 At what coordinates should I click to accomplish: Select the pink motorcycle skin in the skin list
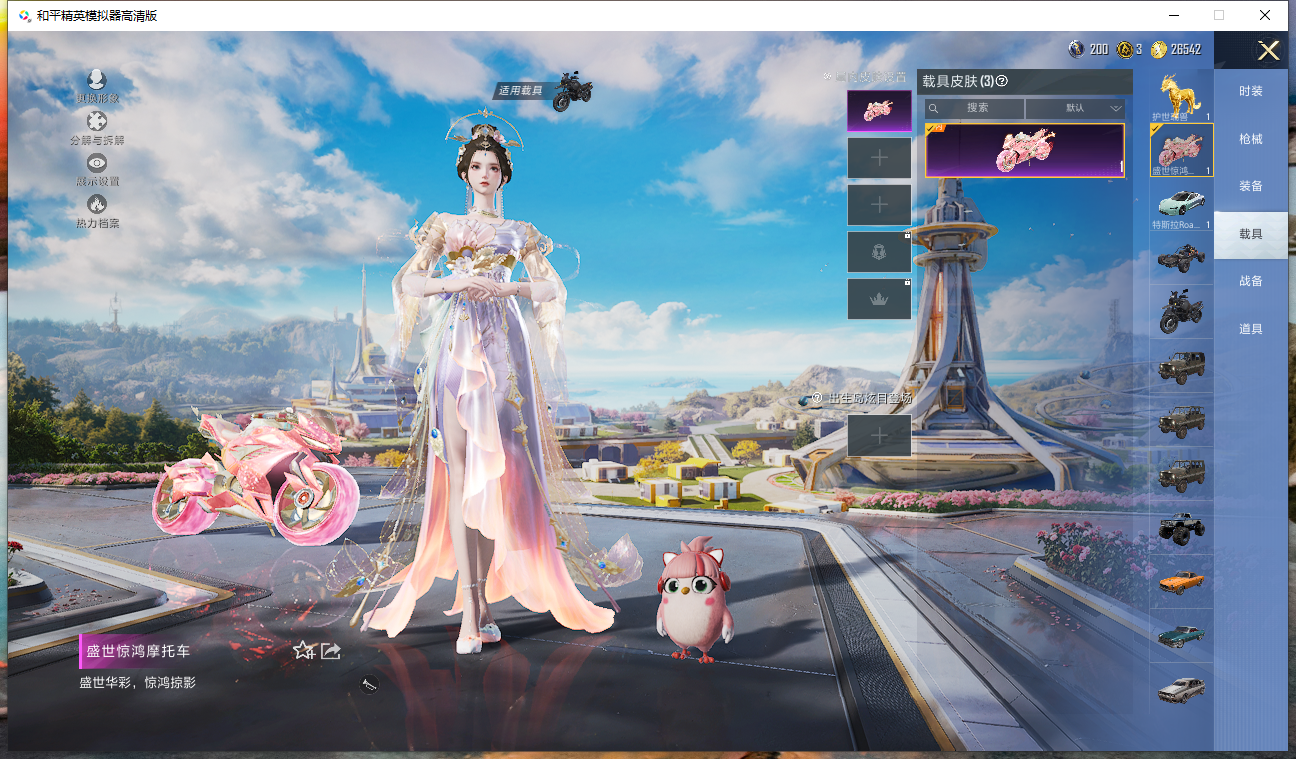pyautogui.click(x=1024, y=151)
